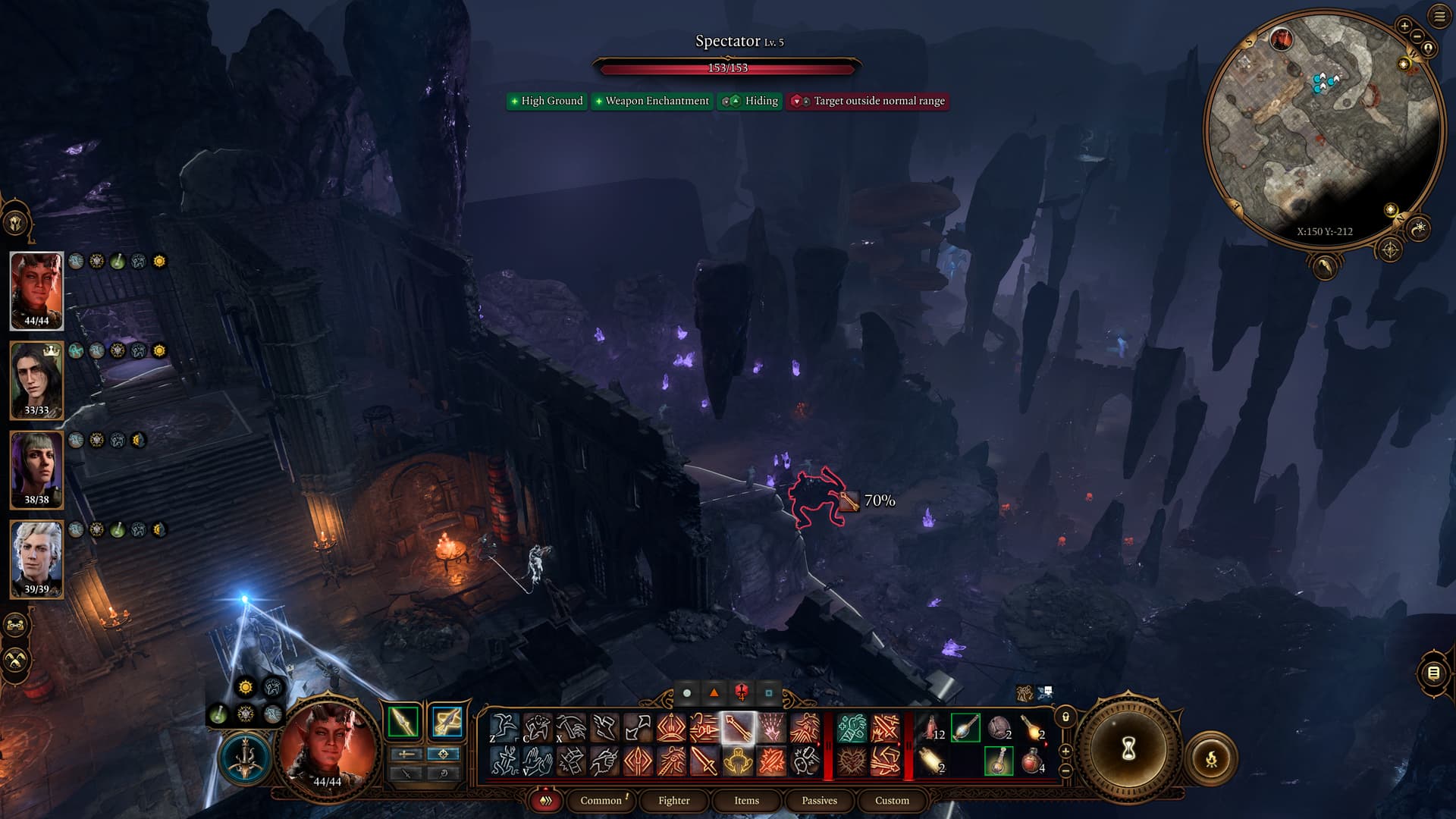Screen dimensions: 1456x819
Task: Switch to the Custom hotbar tab
Action: tap(892, 800)
